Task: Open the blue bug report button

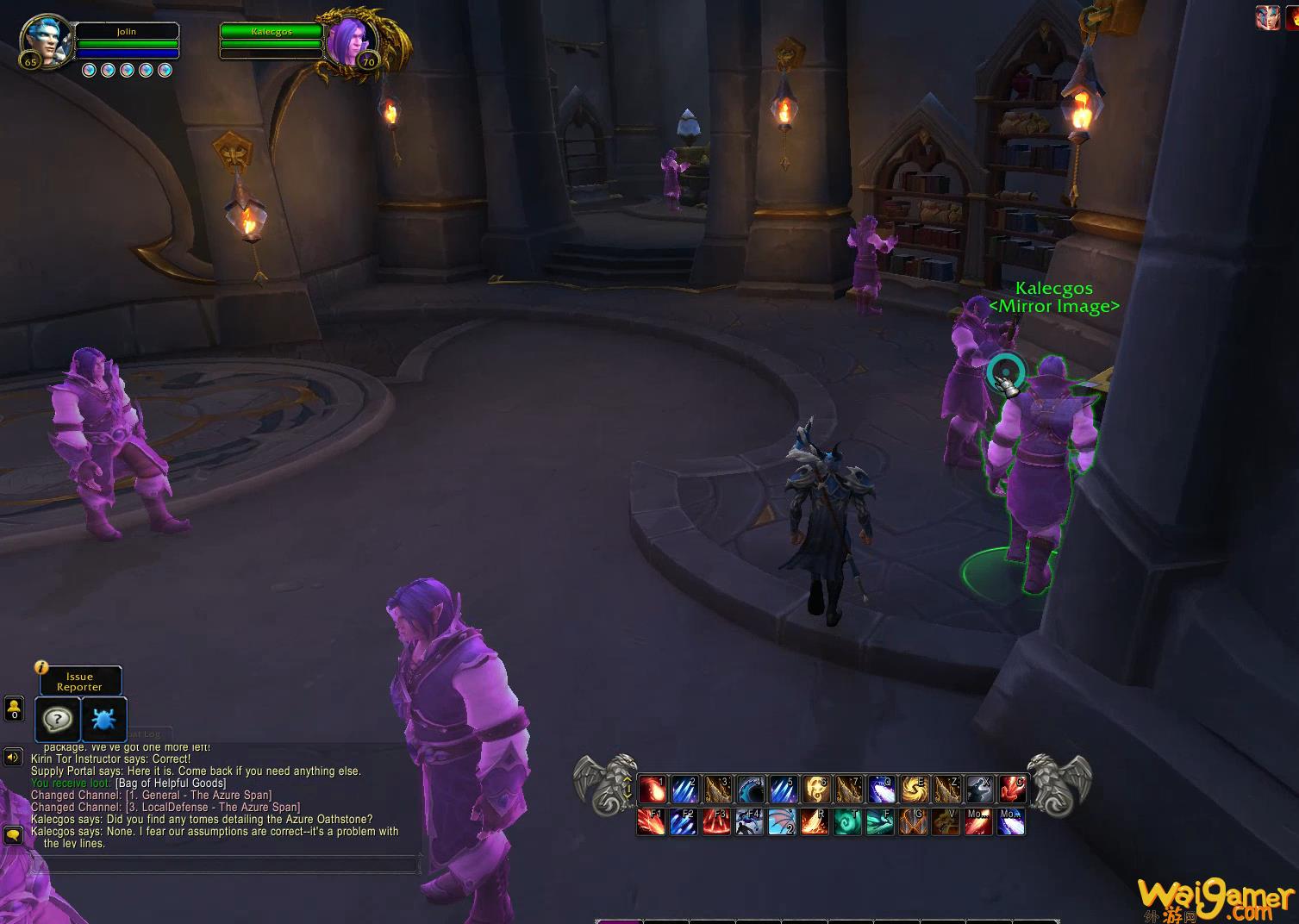Action: (103, 719)
